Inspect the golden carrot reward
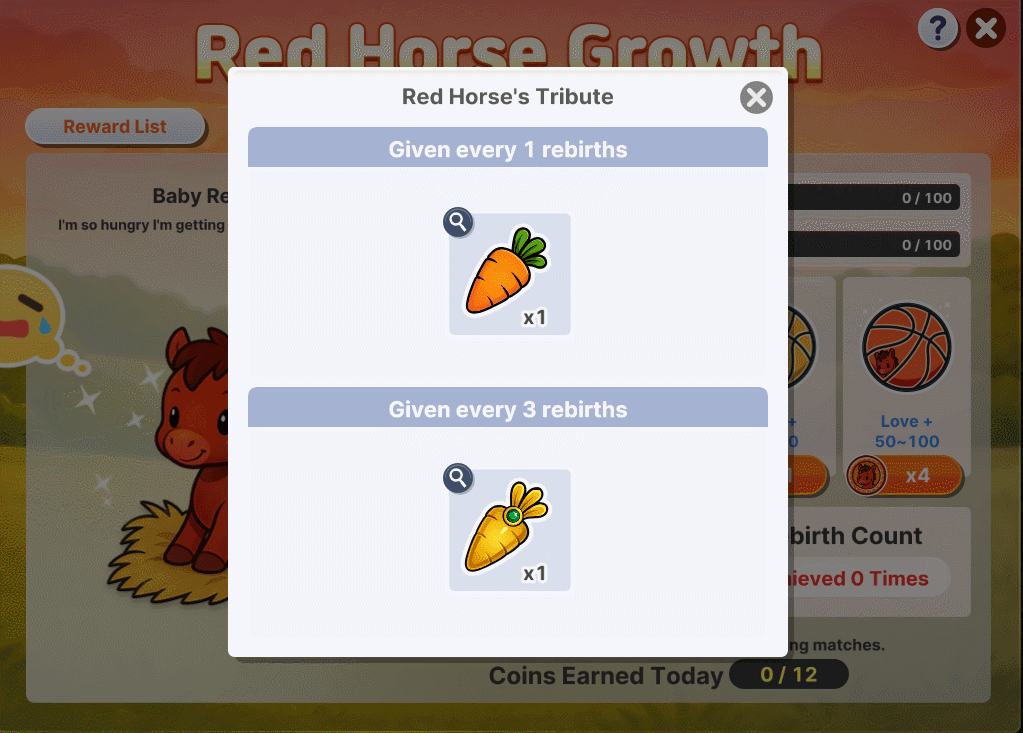This screenshot has width=1023, height=733. (x=458, y=478)
